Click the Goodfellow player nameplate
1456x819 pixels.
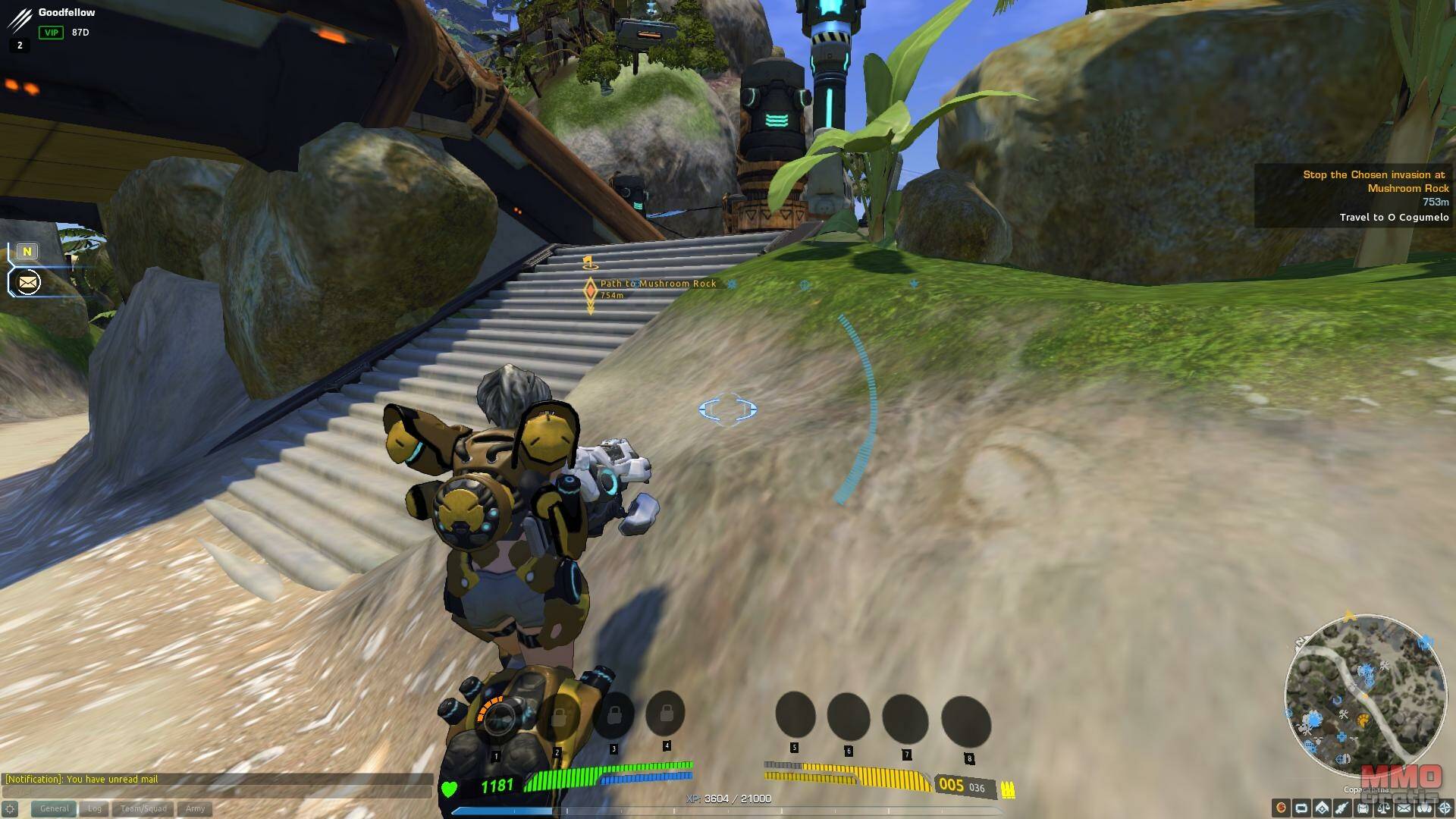(67, 13)
